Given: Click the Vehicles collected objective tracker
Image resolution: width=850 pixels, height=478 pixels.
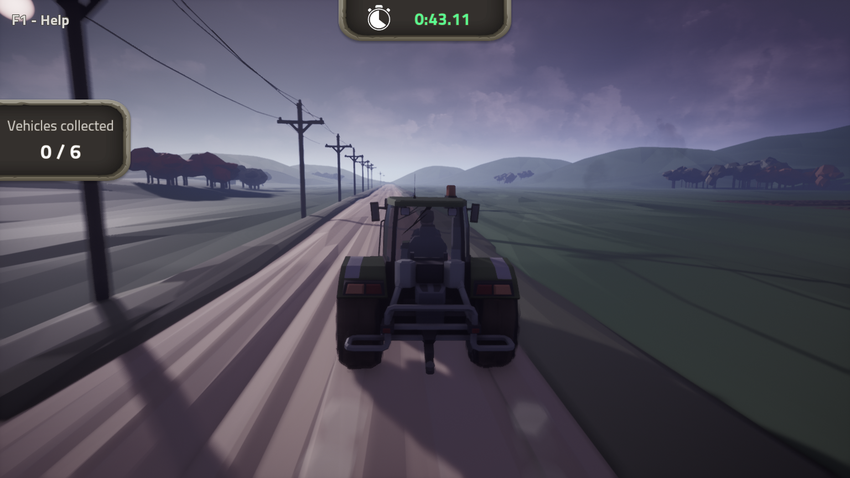Looking at the screenshot, I should pyautogui.click(x=61, y=139).
